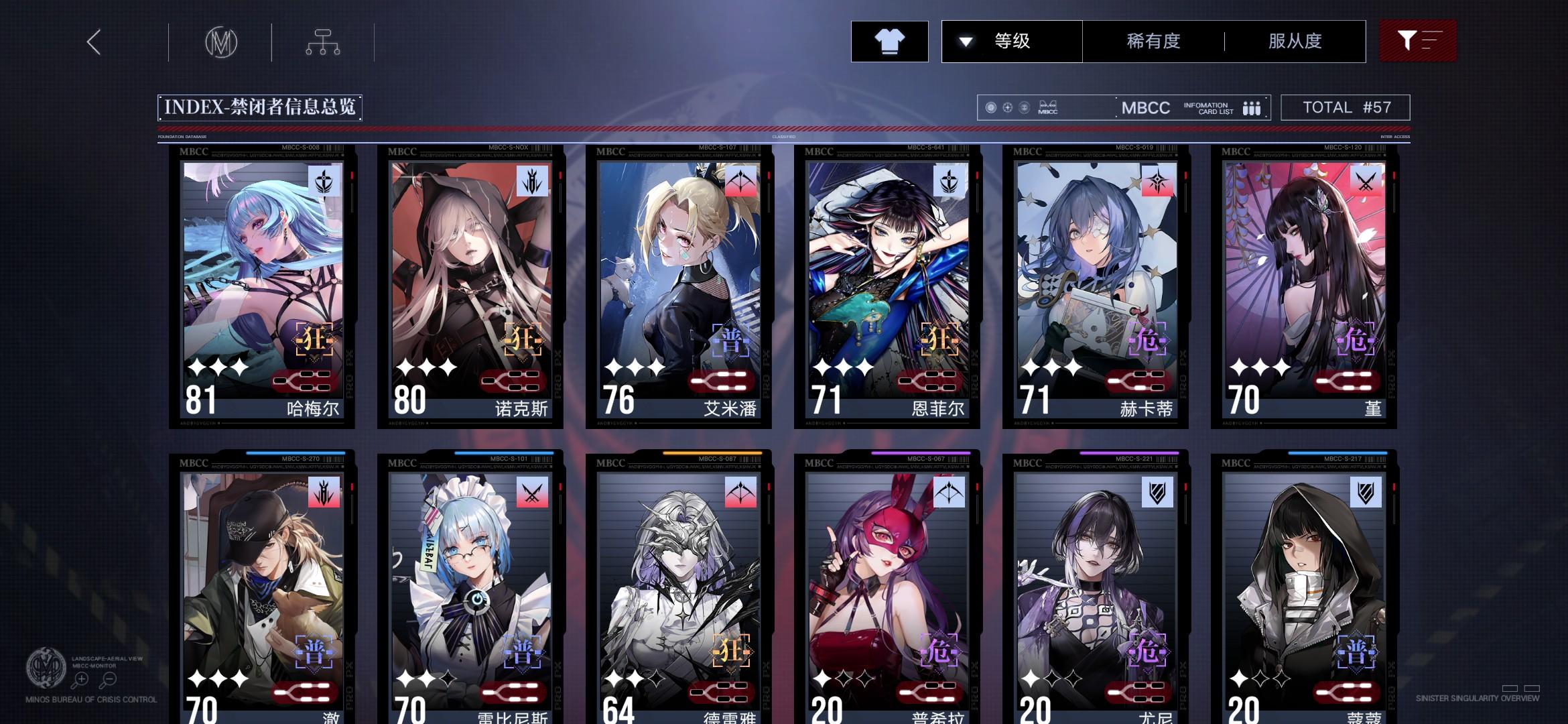Open the 等级 sorting dropdown
The height and width of the screenshot is (724, 1568).
1010,42
